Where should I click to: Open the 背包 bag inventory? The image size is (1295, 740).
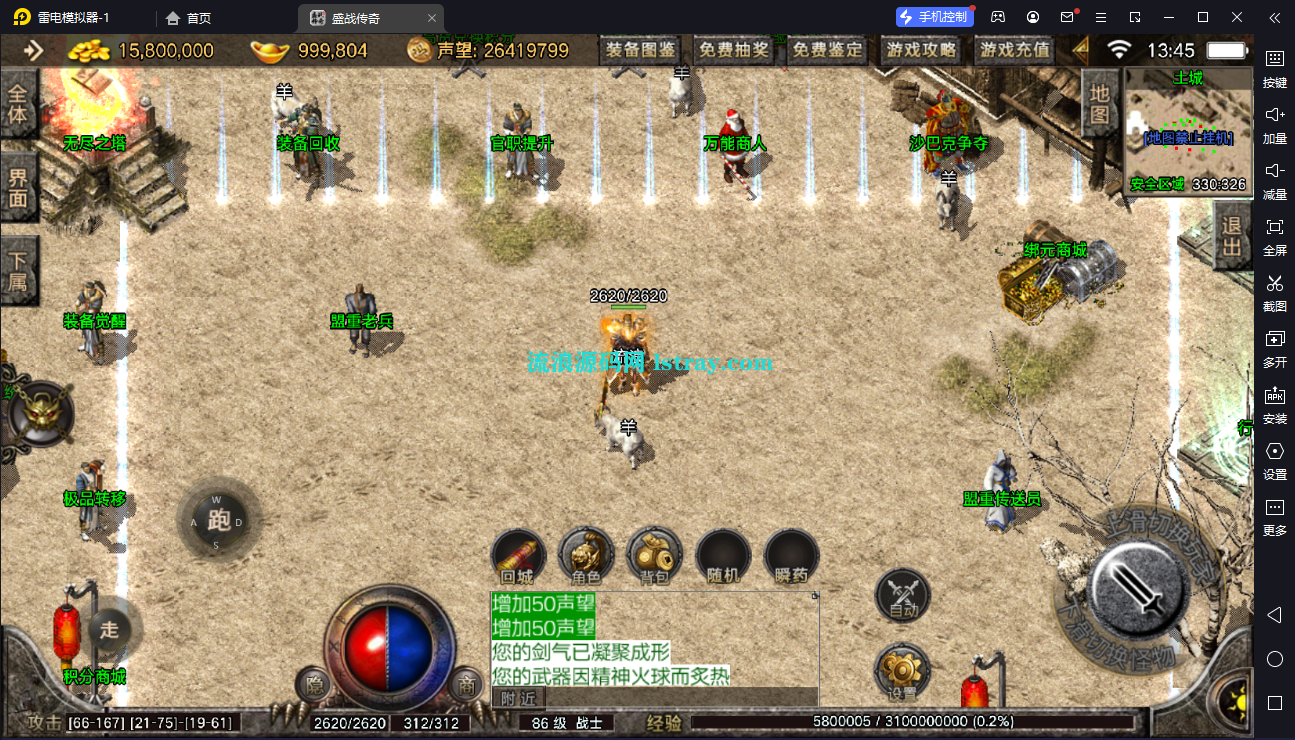pos(654,556)
